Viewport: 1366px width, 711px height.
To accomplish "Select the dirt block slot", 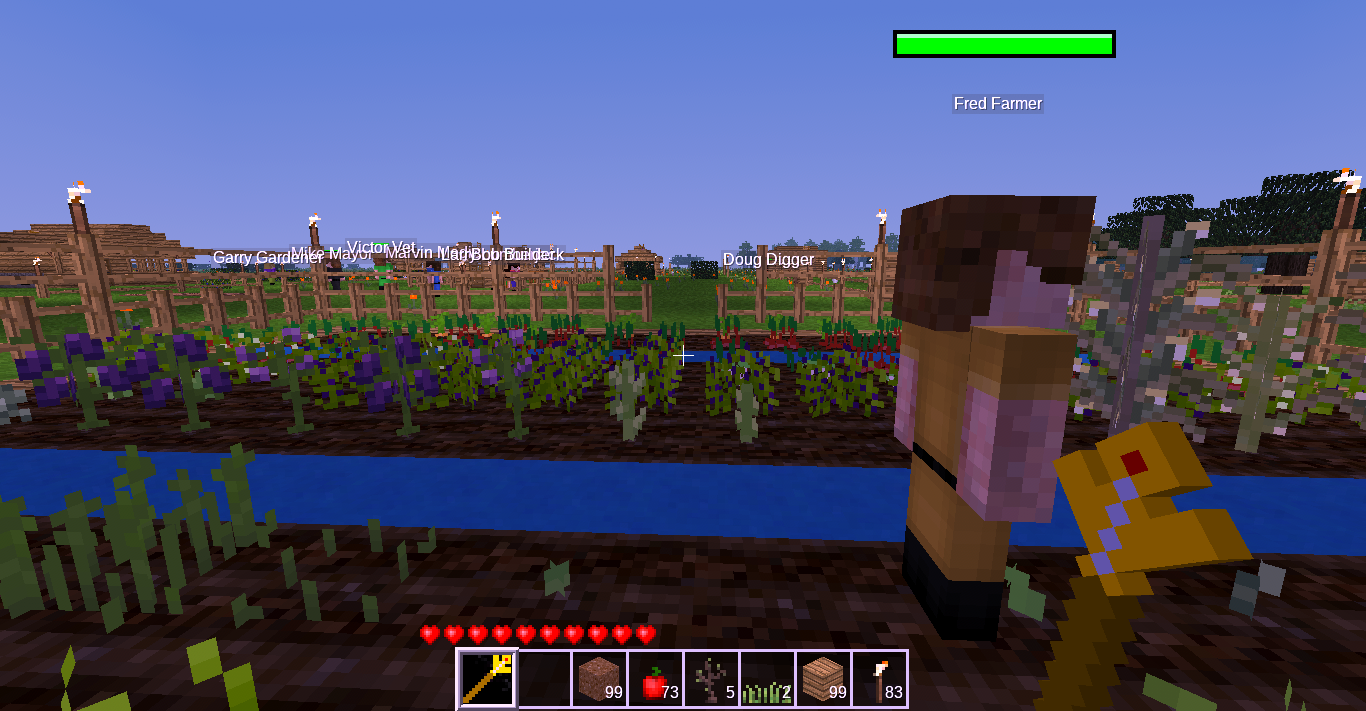I will (600, 679).
